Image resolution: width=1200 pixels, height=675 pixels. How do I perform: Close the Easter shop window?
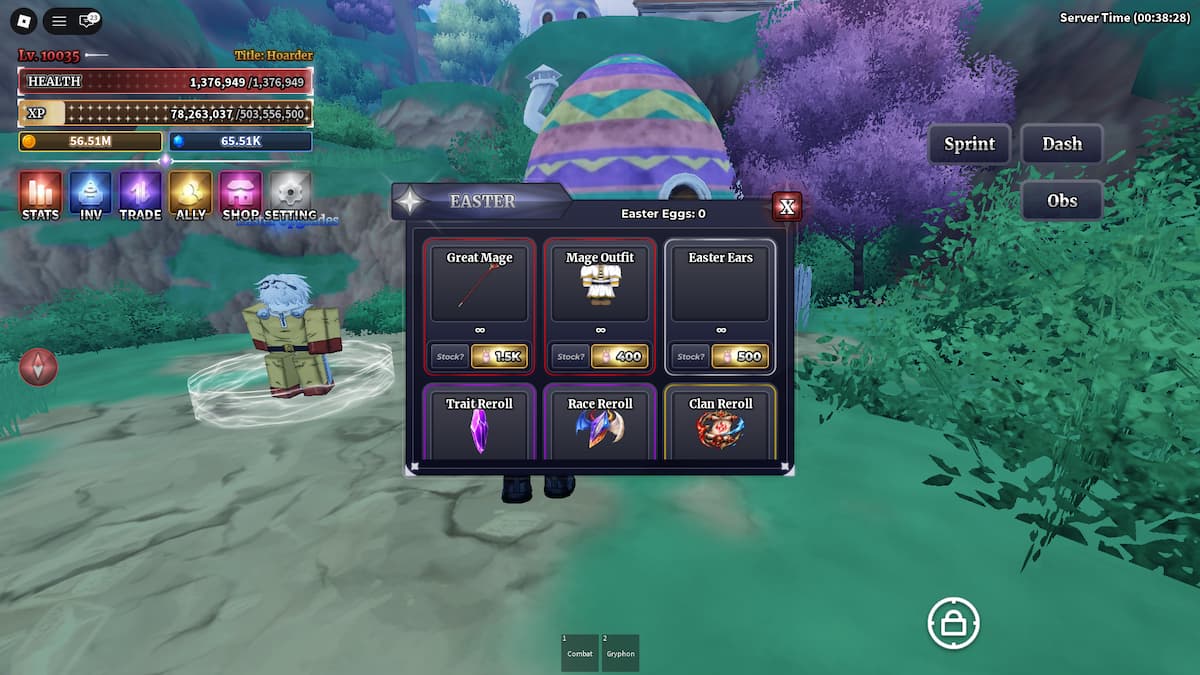pyautogui.click(x=787, y=207)
